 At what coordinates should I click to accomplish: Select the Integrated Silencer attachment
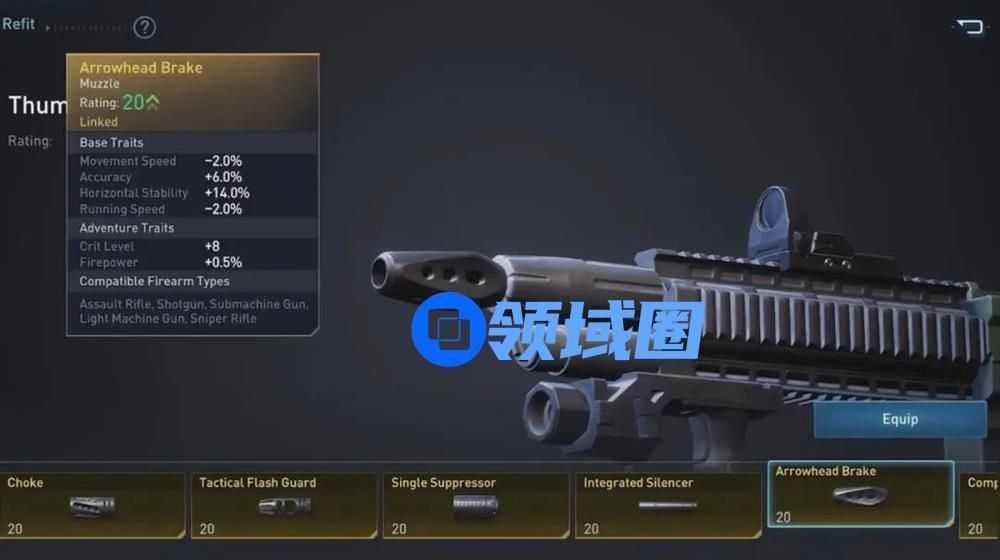point(668,506)
